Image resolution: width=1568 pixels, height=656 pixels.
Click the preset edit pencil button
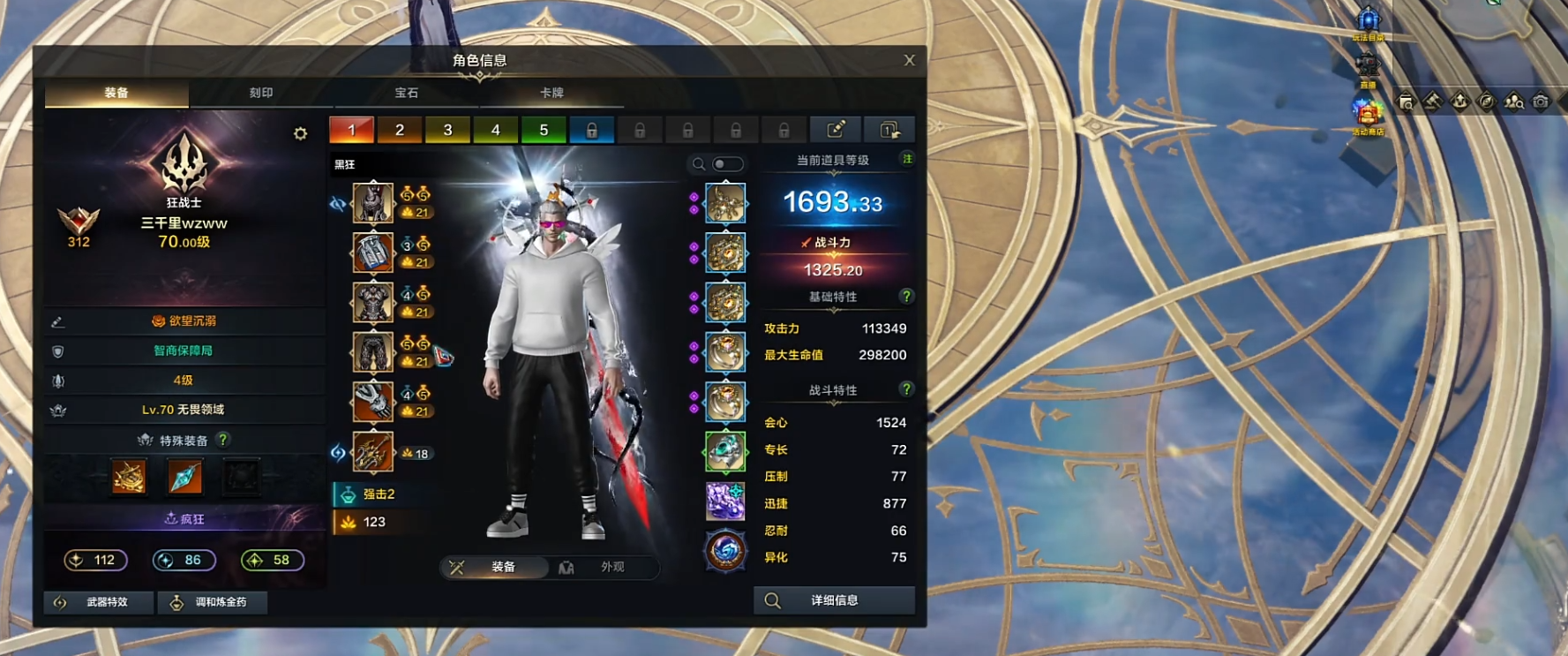[835, 130]
